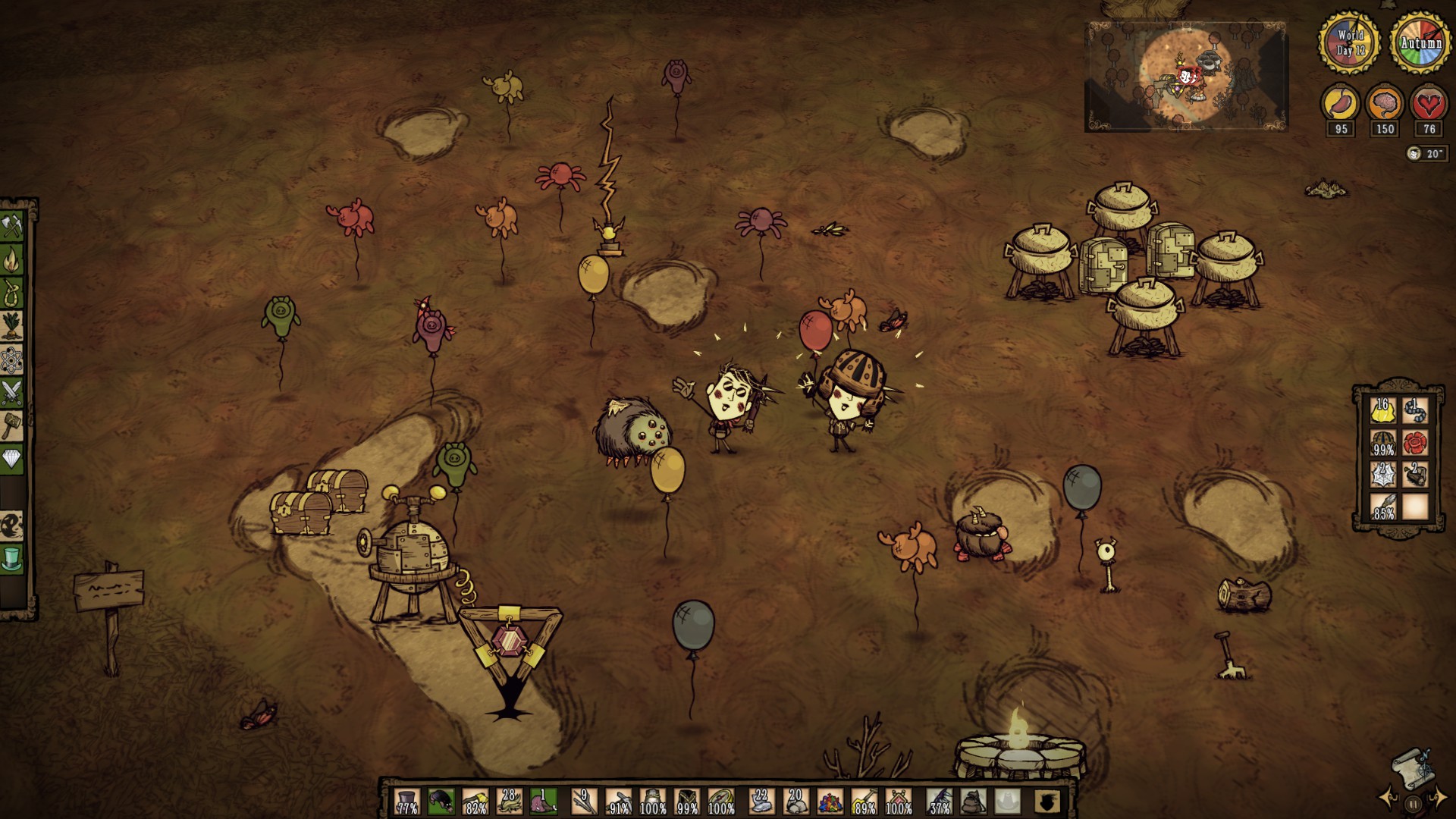Open the Light crafting tab with flame icon
Screen dimensions: 1456x819
click(13, 260)
